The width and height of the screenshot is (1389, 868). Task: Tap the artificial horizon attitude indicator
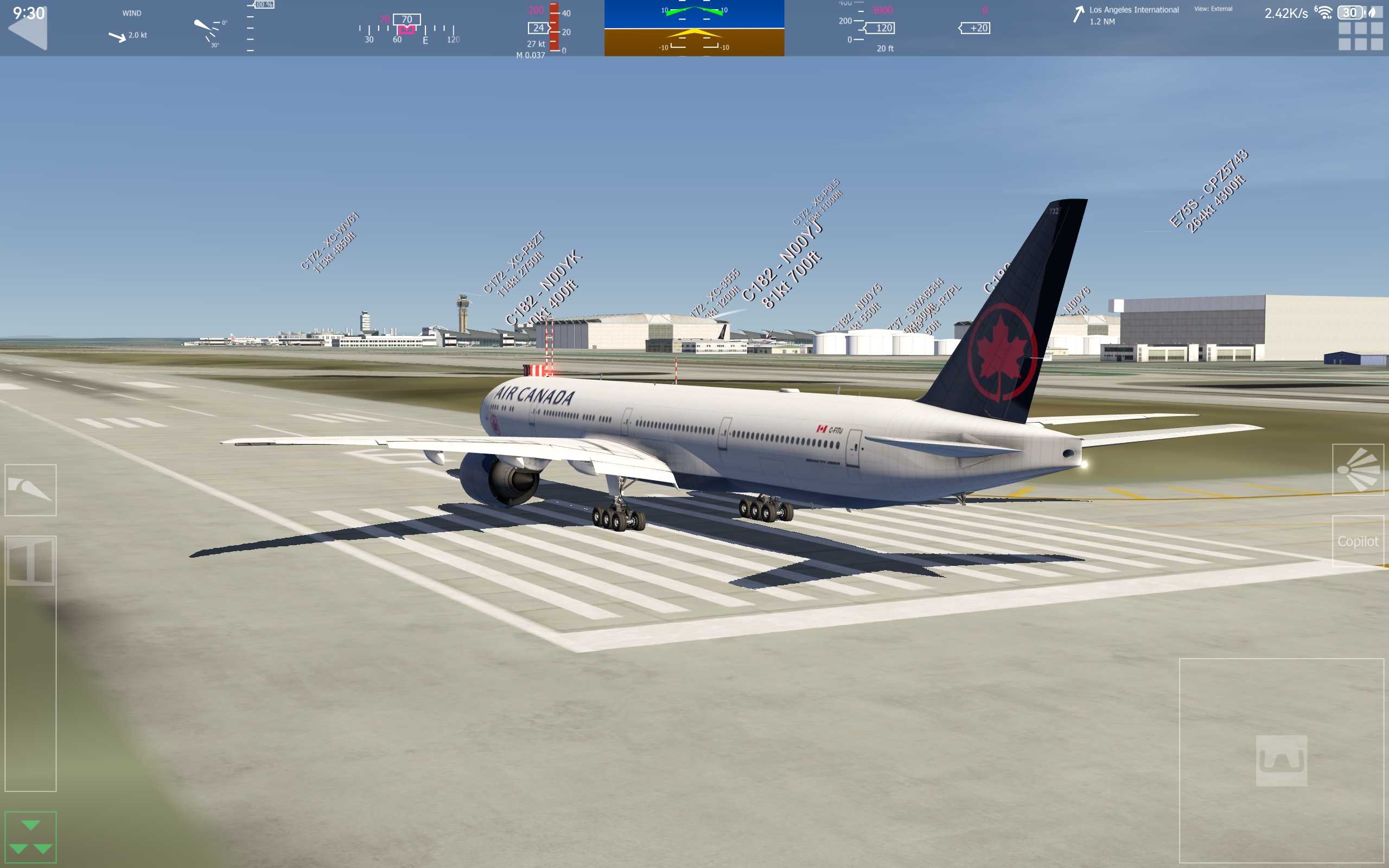point(694,28)
